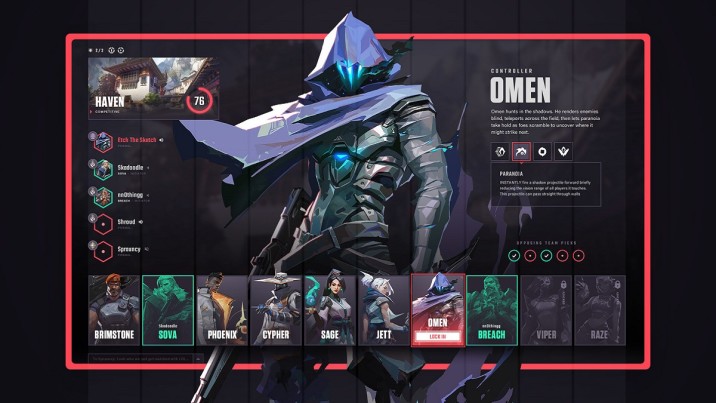Screen dimensions: 716x403
Task: Choose the Sova agent card
Action: [x=167, y=310]
